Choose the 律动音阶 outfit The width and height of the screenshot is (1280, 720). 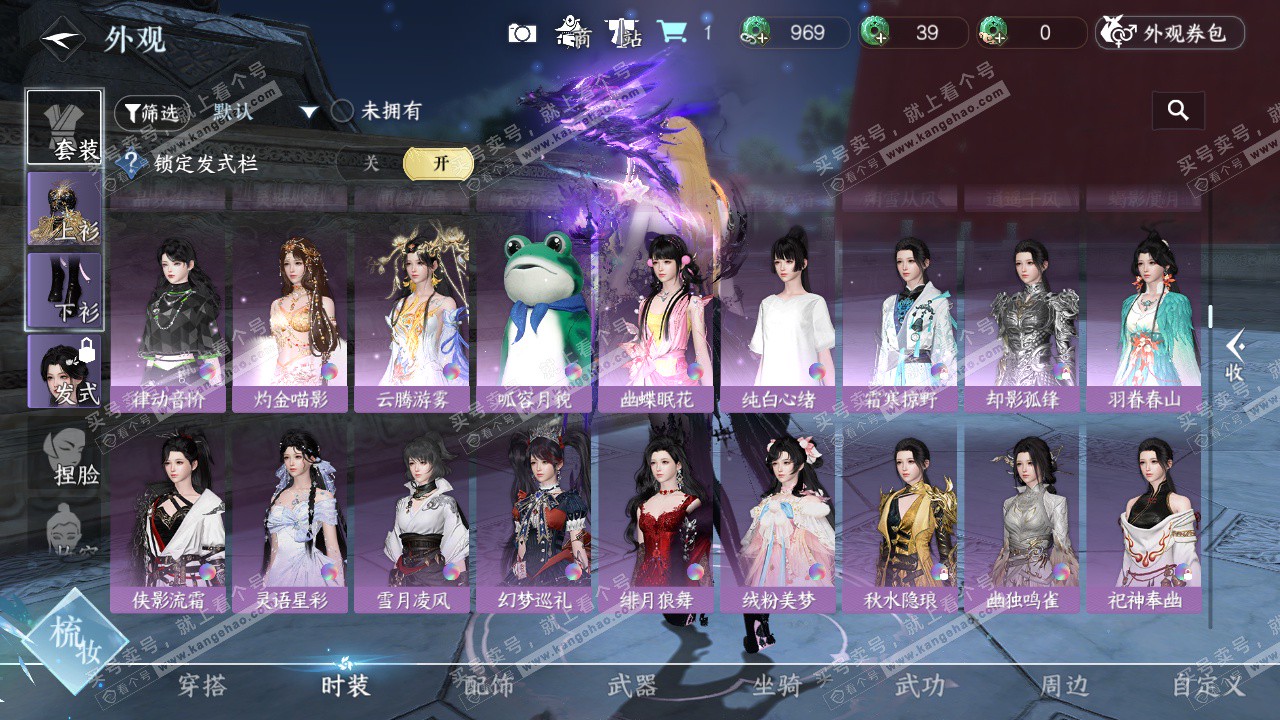[x=167, y=320]
